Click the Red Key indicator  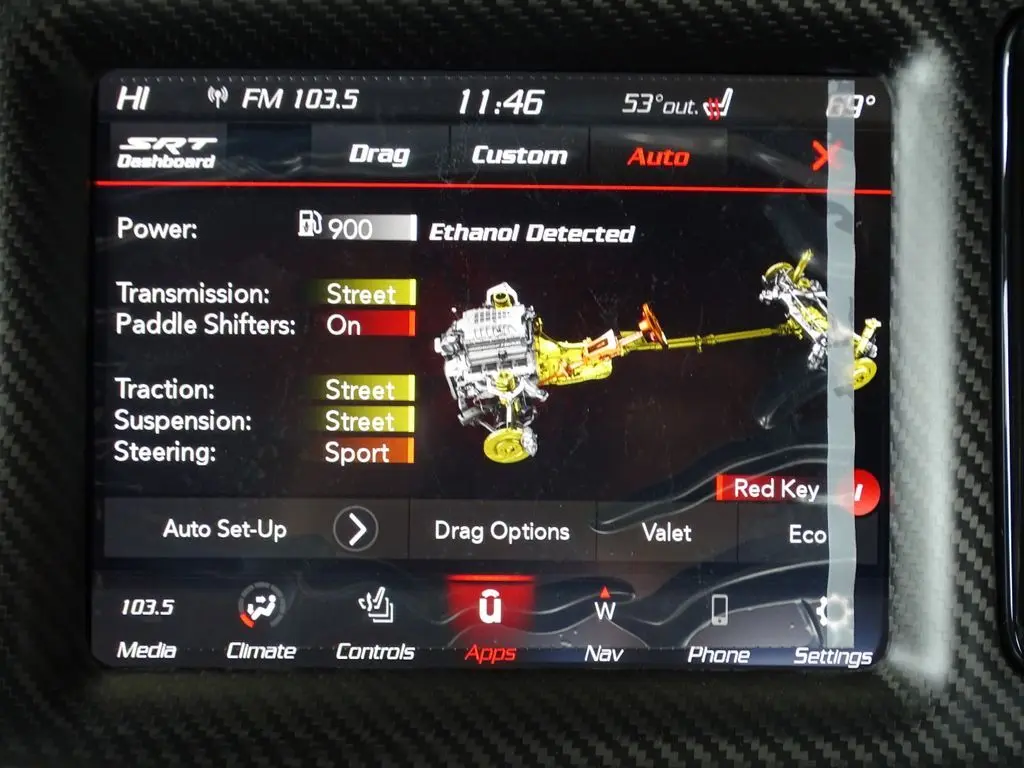[775, 488]
